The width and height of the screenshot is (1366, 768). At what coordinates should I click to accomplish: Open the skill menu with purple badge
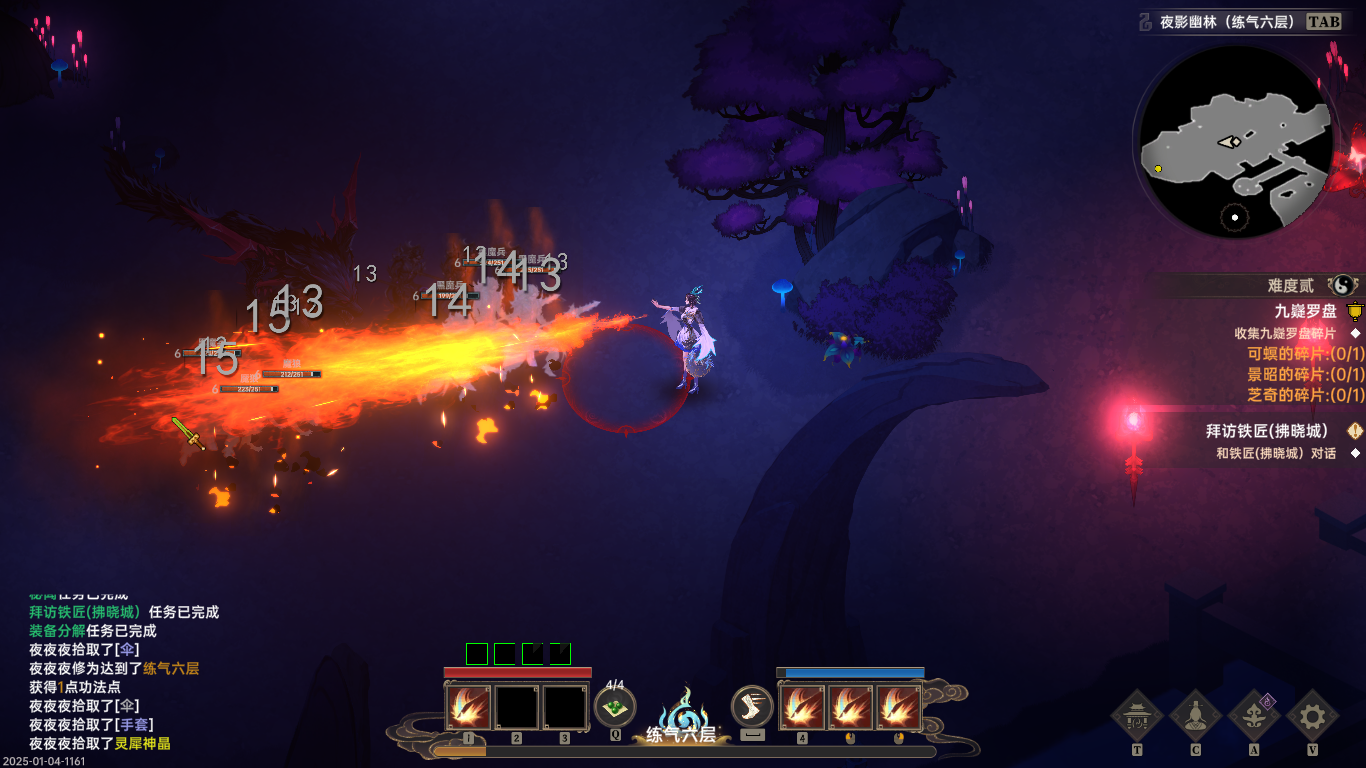pyautogui.click(x=1254, y=716)
